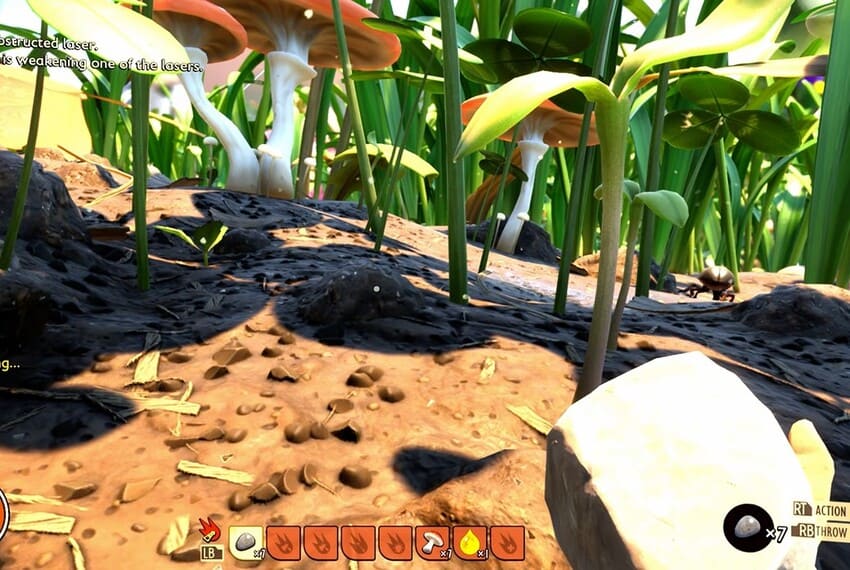Click the equipped pebble icon in the black circle
Viewport: 850px width, 570px height.
tap(748, 527)
